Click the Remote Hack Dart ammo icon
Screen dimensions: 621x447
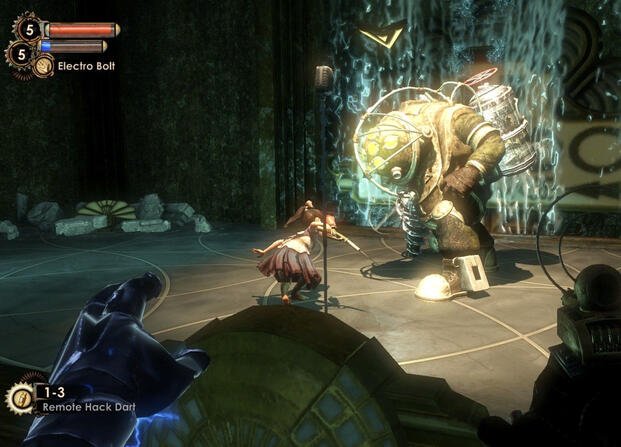point(19,396)
